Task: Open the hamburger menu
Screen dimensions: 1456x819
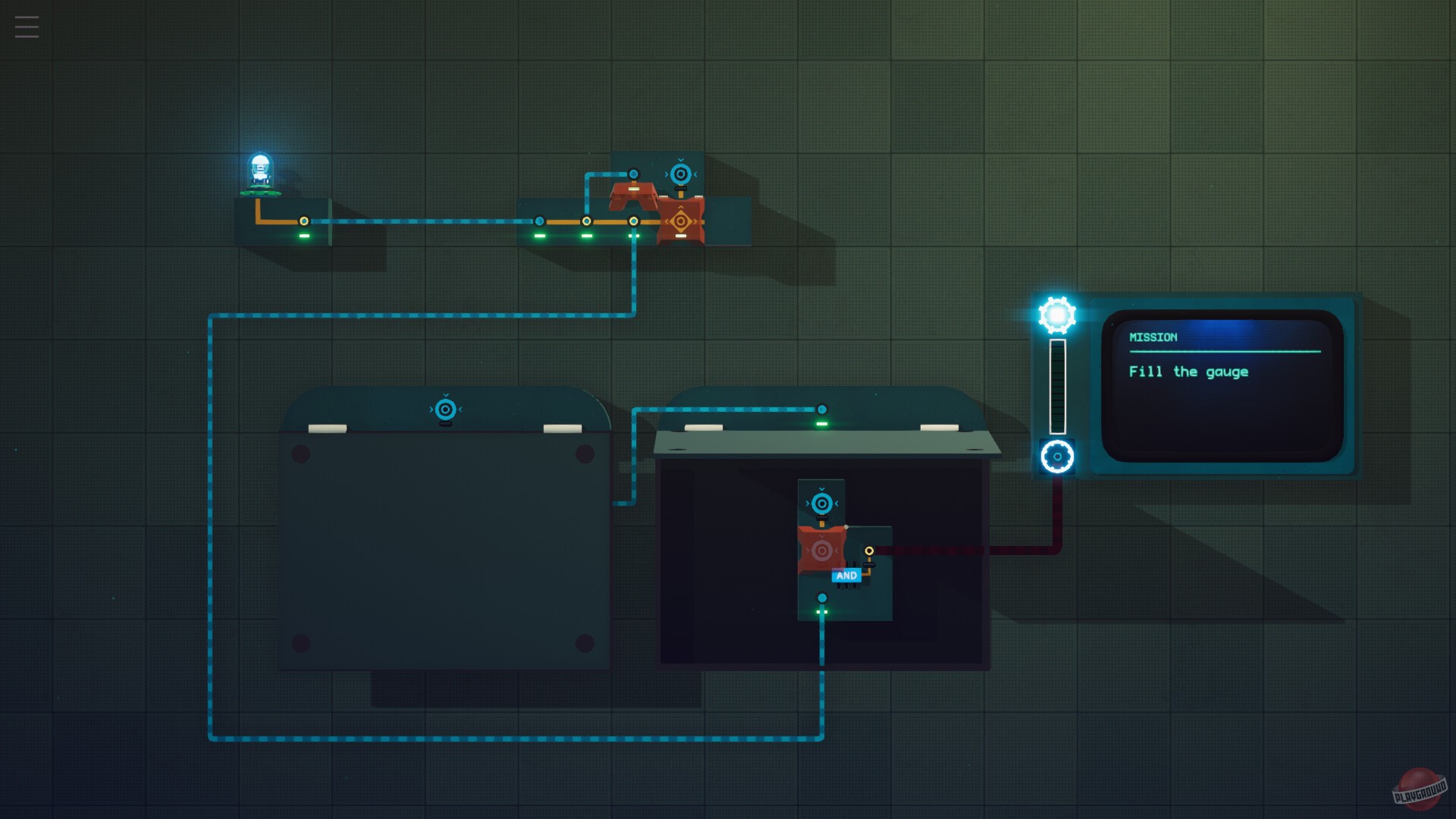Action: (26, 26)
